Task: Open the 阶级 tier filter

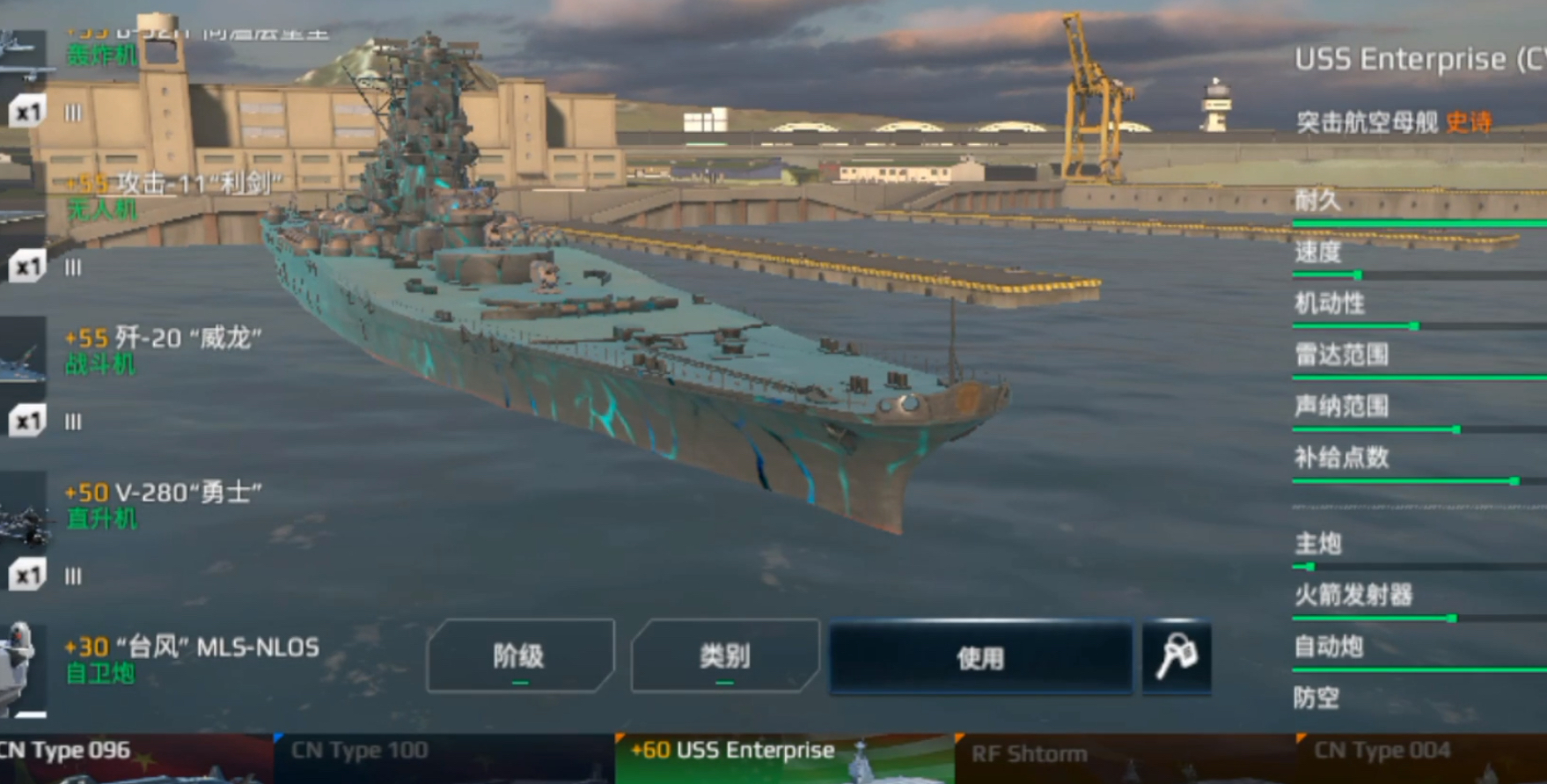Action: pos(519,656)
